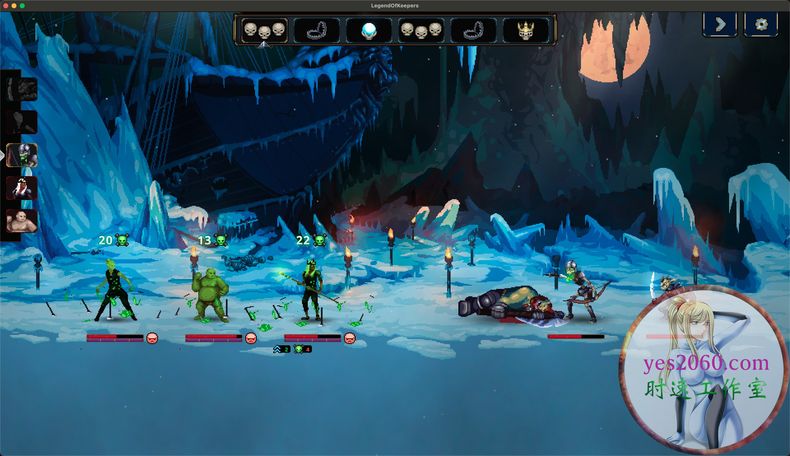Select the glowing orb room icon
Image resolution: width=790 pixels, height=456 pixels.
369,31
